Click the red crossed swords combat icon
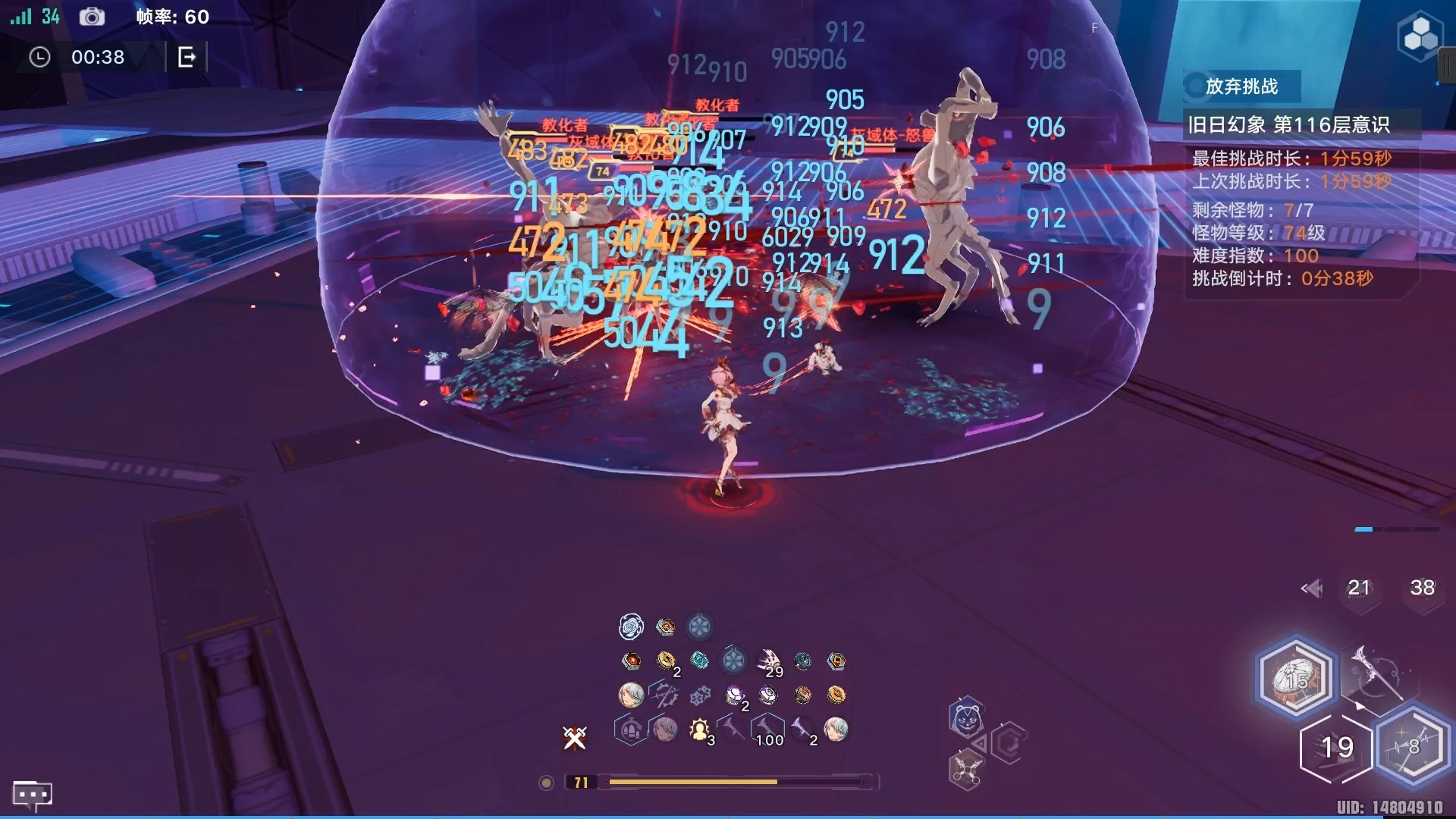 pyautogui.click(x=575, y=737)
